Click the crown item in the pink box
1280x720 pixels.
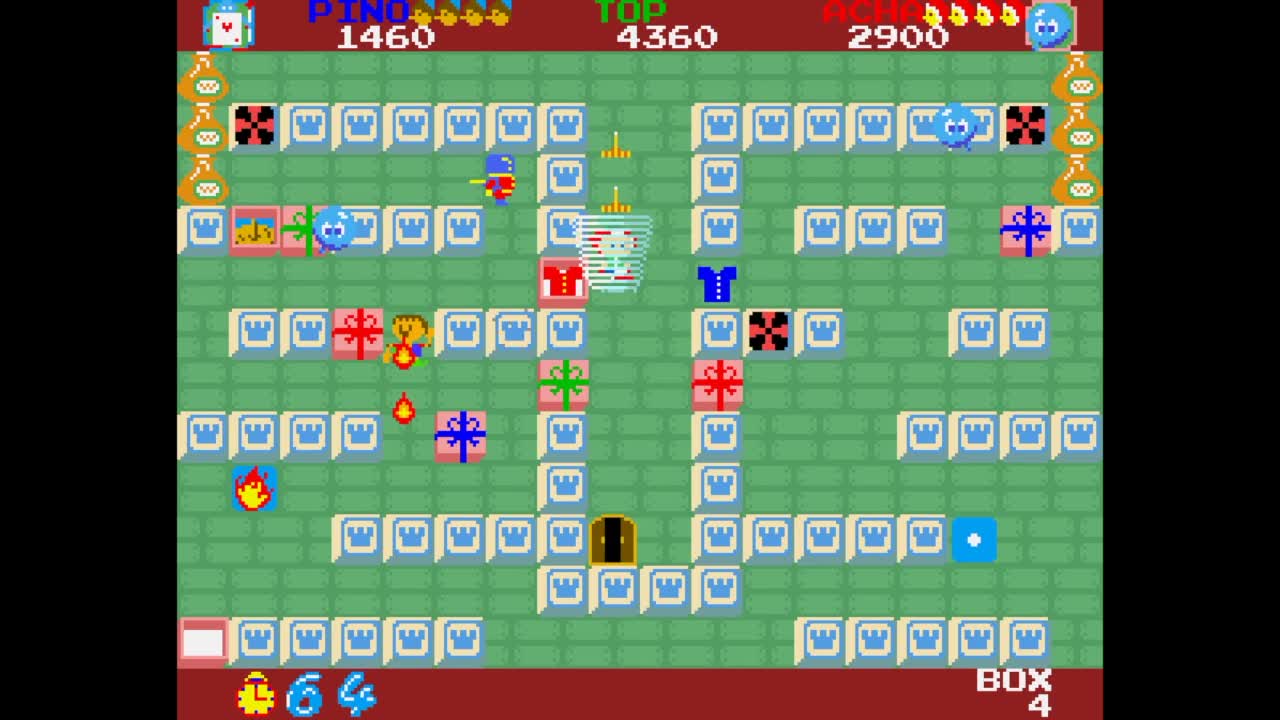pos(255,228)
